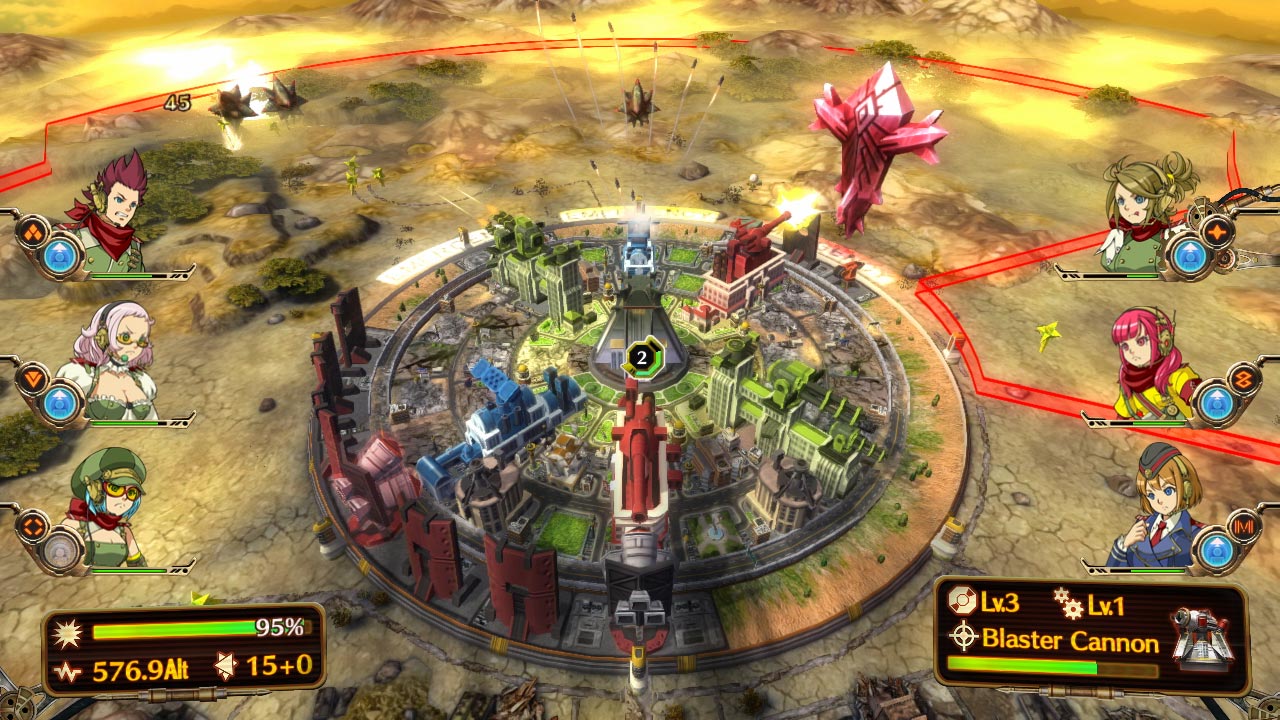Click the Blaster Cannon label
1280x720 pixels.
[x=1069, y=641]
